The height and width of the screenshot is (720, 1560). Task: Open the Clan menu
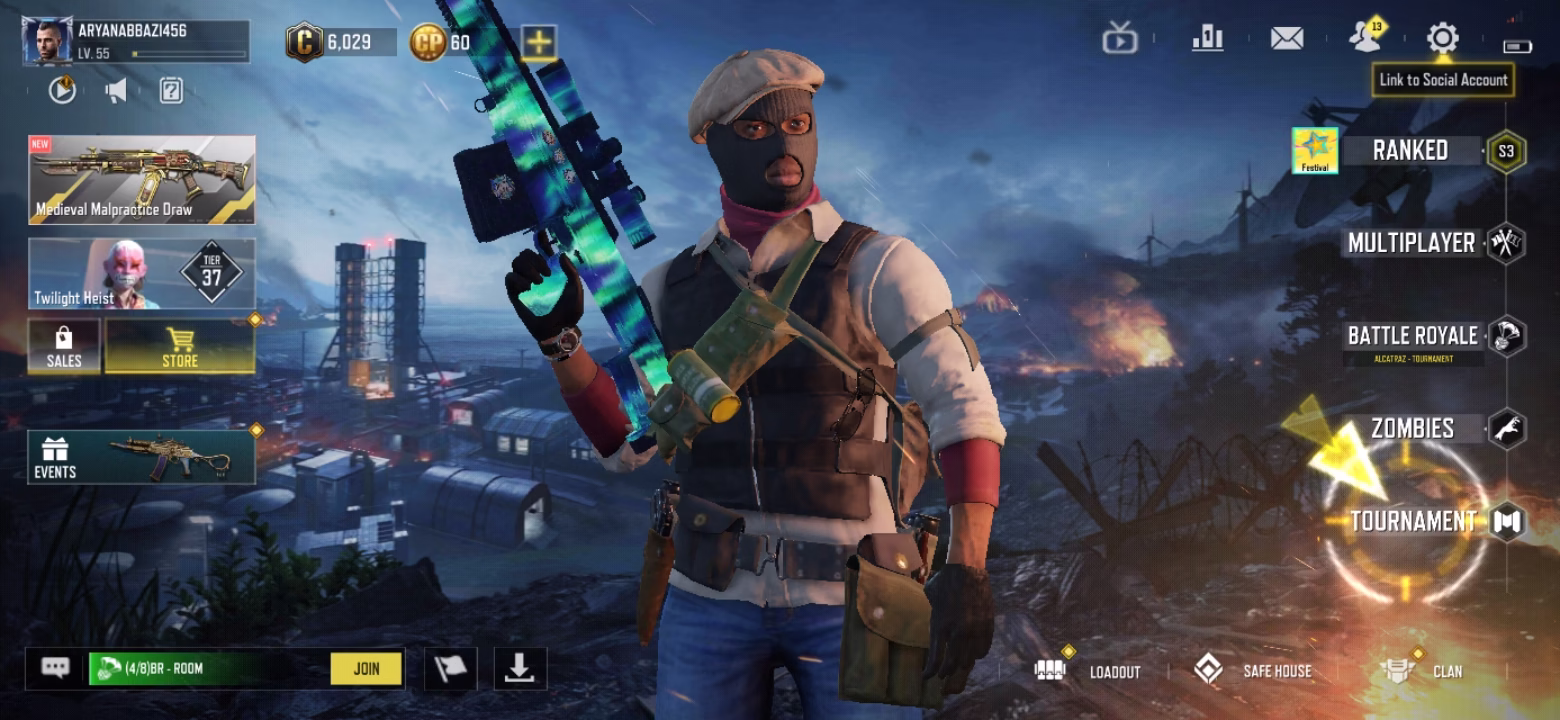coord(1420,671)
